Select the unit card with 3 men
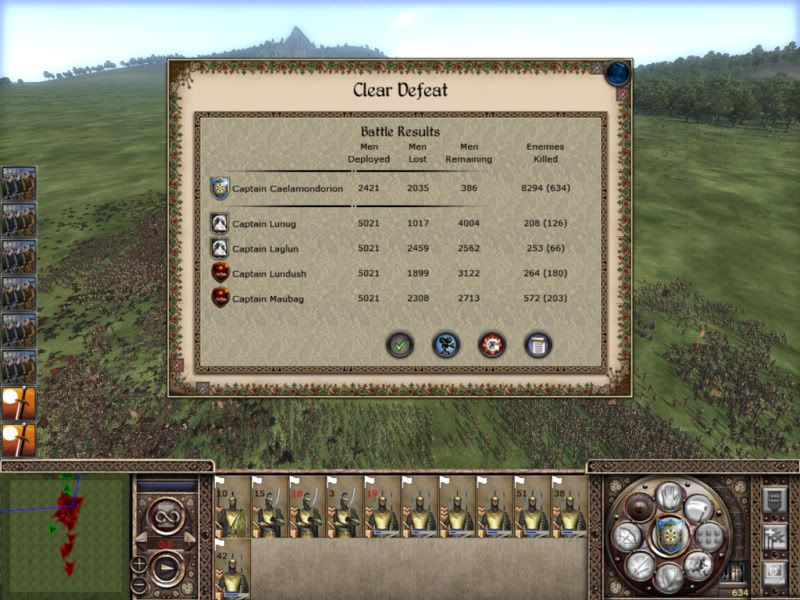This screenshot has width=800, height=600. tap(344, 507)
